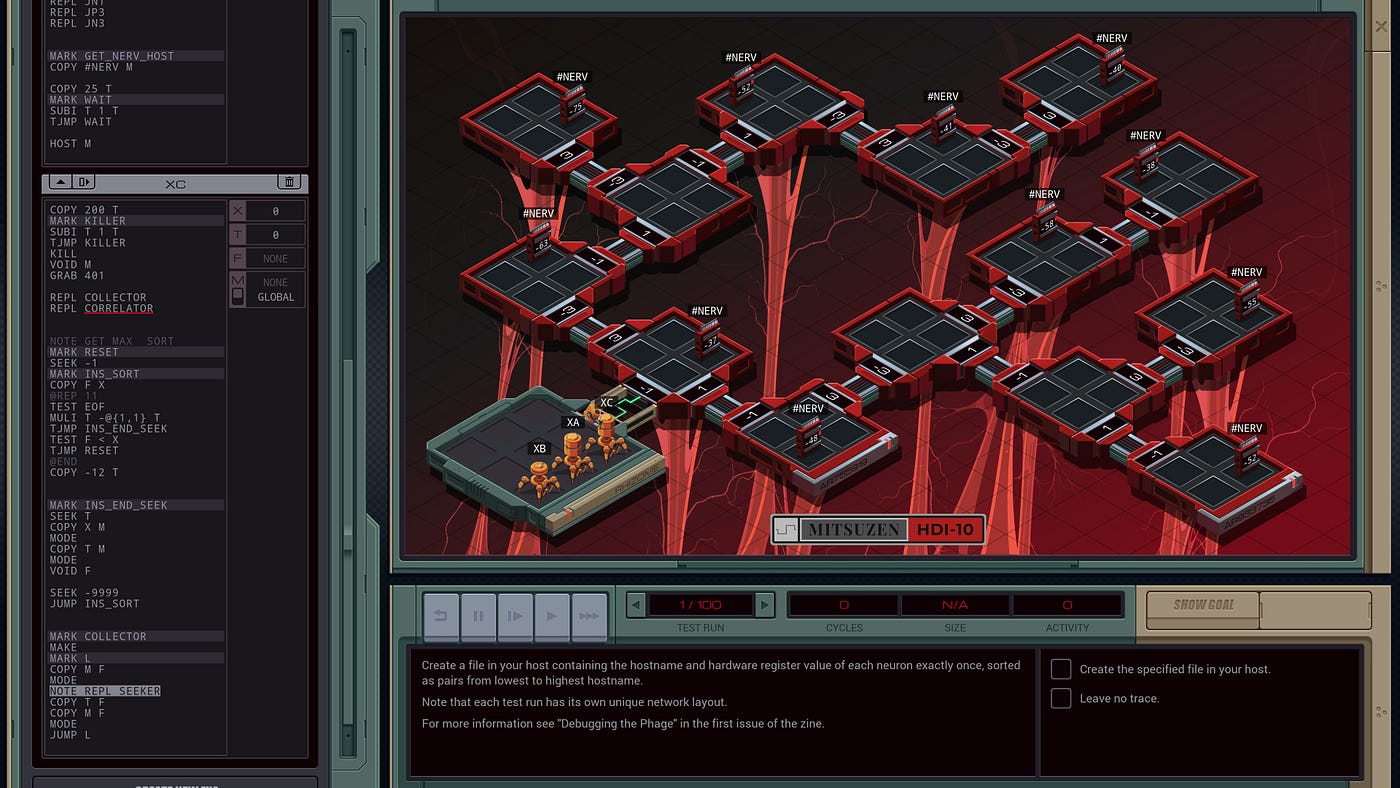Go to the previous test run
Image resolution: width=1400 pixels, height=788 pixels.
(x=636, y=605)
